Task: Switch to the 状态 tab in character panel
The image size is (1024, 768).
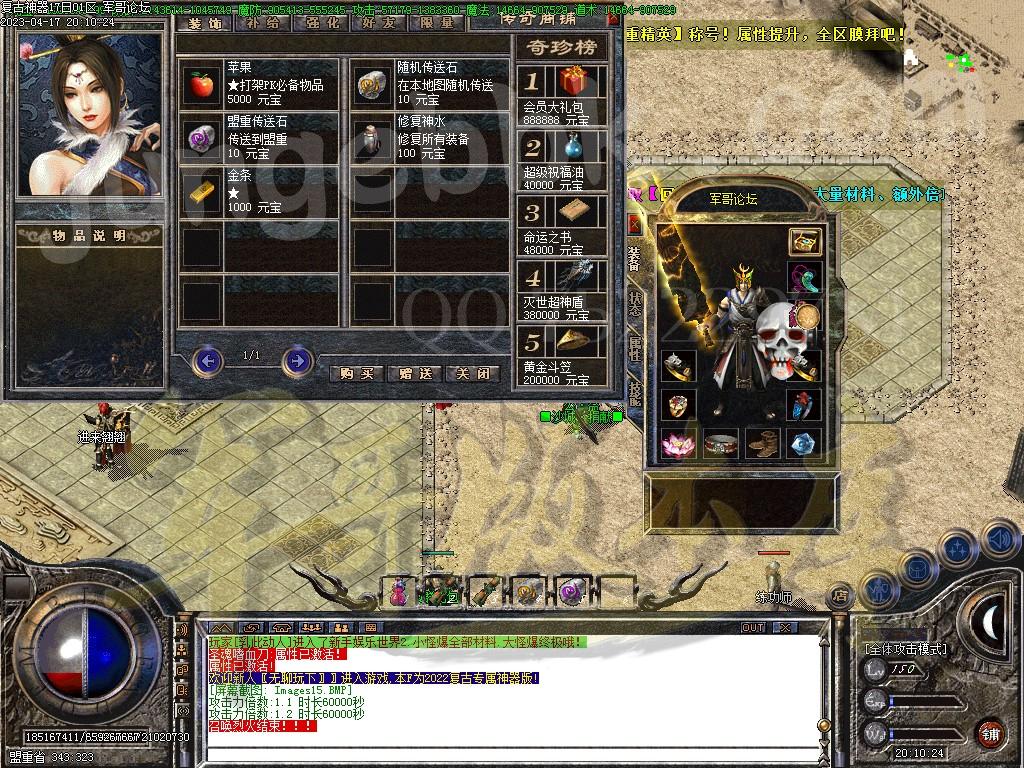Action: [x=634, y=303]
